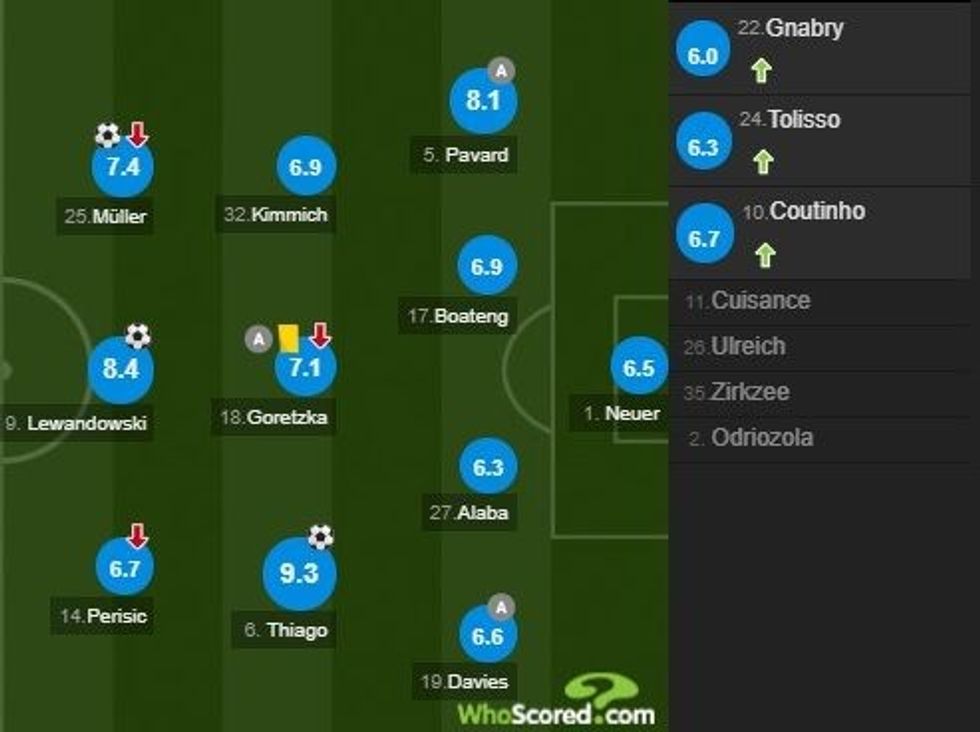Viewport: 980px width, 732px height.
Task: Click Müller's 7.4 rating circle
Action: 122,167
